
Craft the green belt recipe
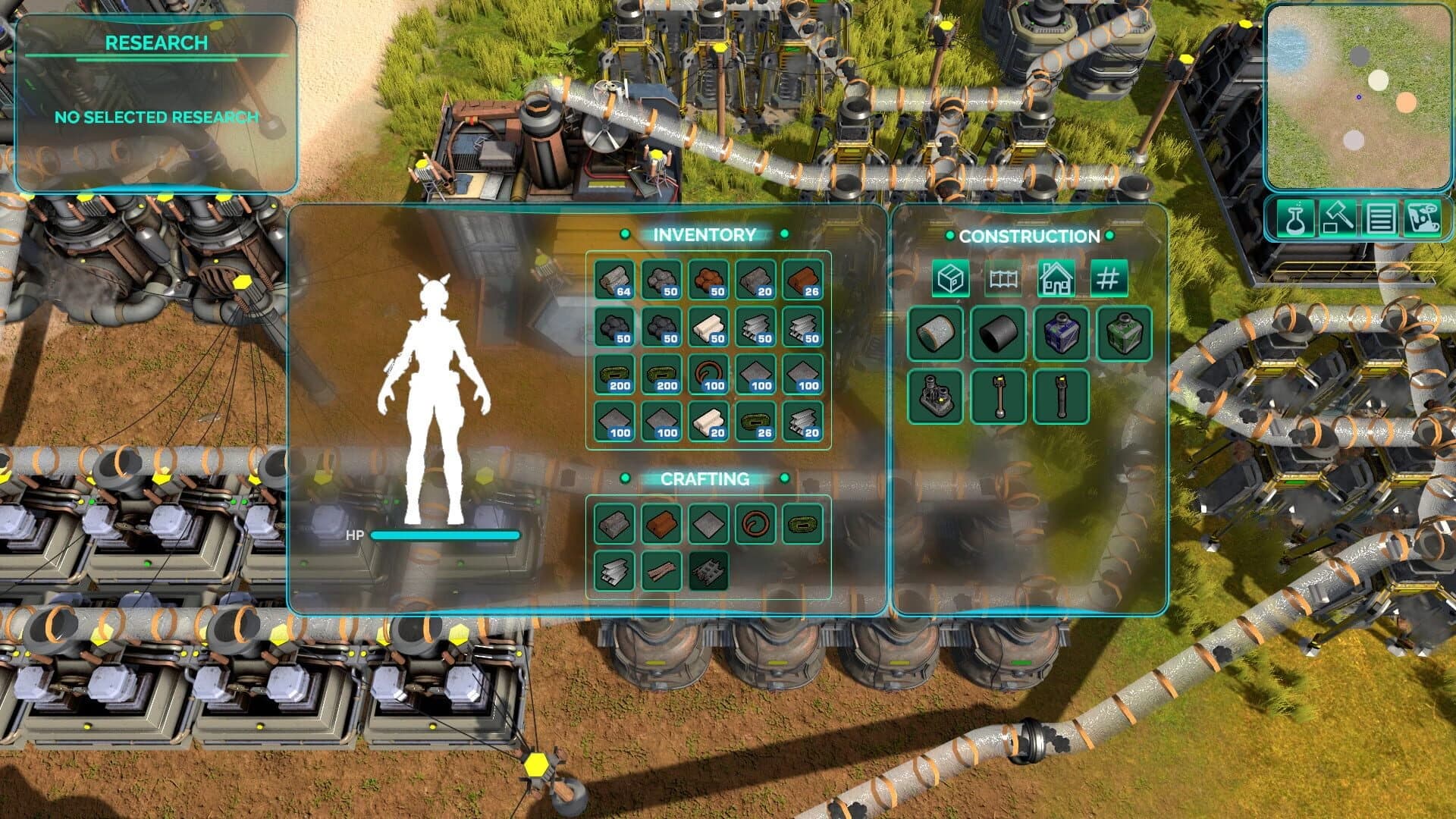point(802,524)
